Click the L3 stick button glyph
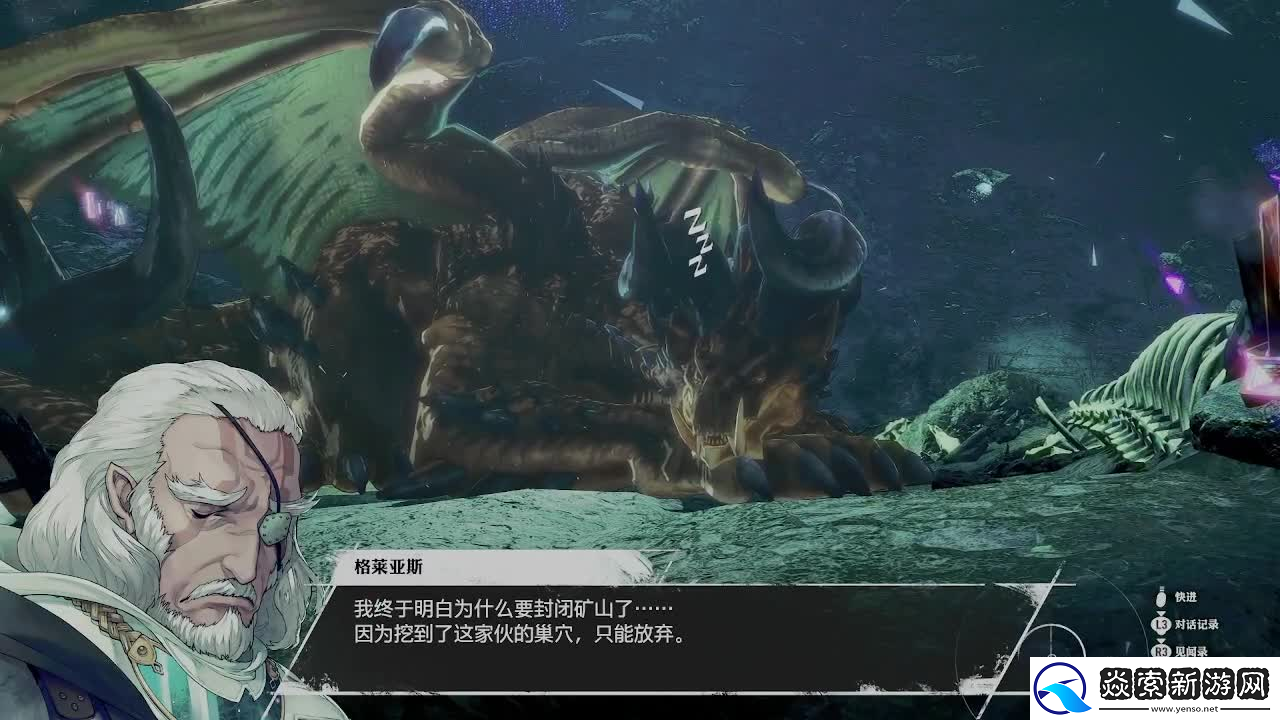This screenshot has height=720, width=1280. point(1160,623)
